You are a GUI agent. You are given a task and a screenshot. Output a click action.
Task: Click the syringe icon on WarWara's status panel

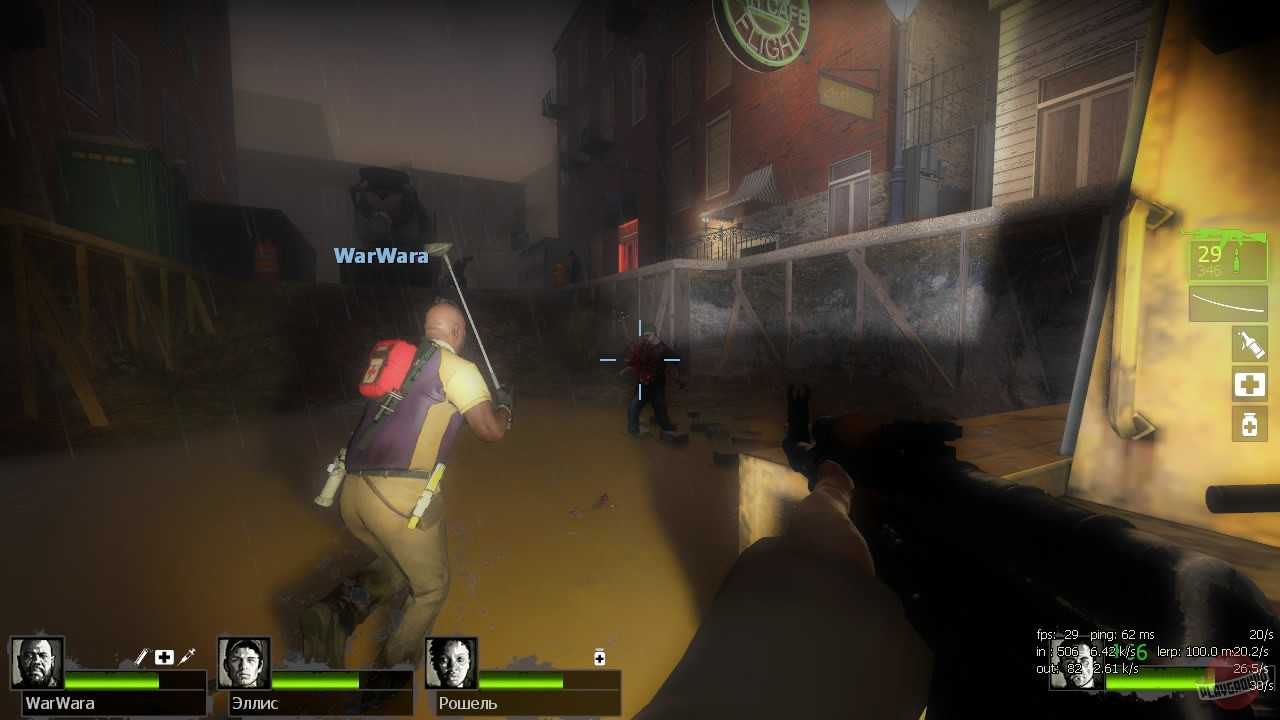click(185, 655)
